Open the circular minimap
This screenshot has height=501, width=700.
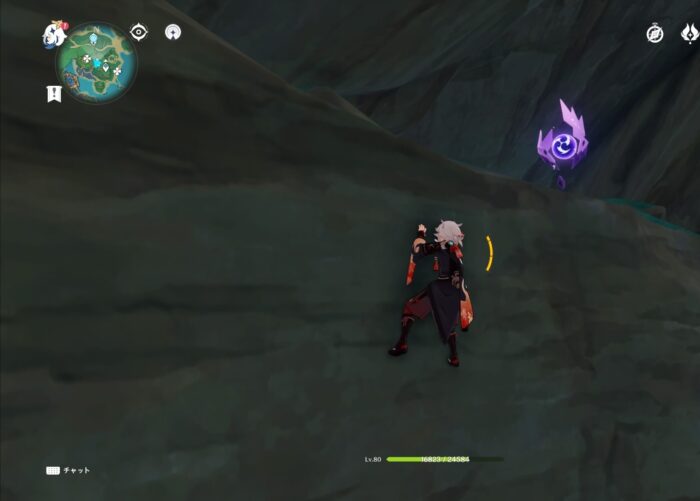(x=96, y=62)
